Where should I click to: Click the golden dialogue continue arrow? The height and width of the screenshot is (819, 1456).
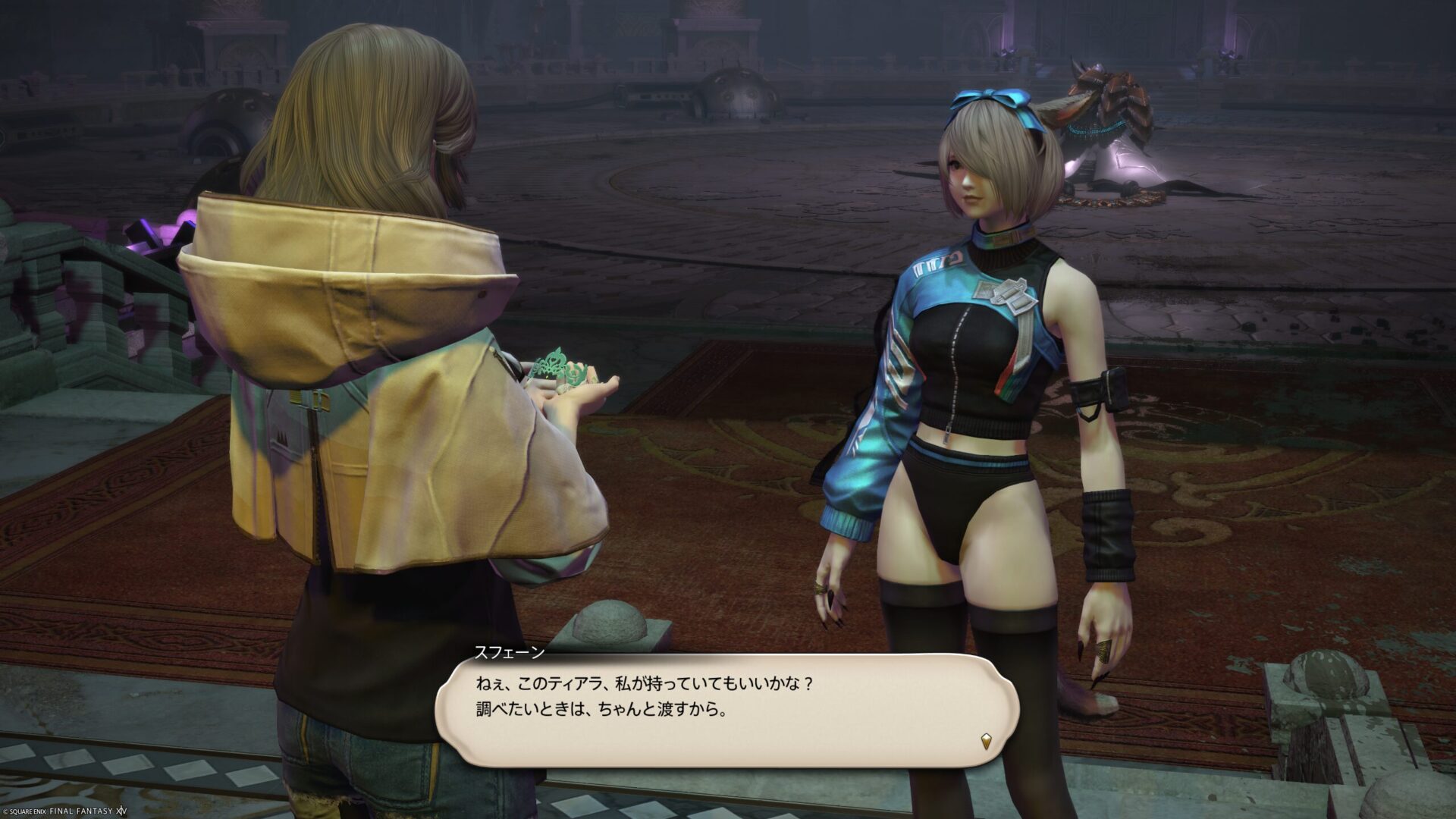[985, 741]
